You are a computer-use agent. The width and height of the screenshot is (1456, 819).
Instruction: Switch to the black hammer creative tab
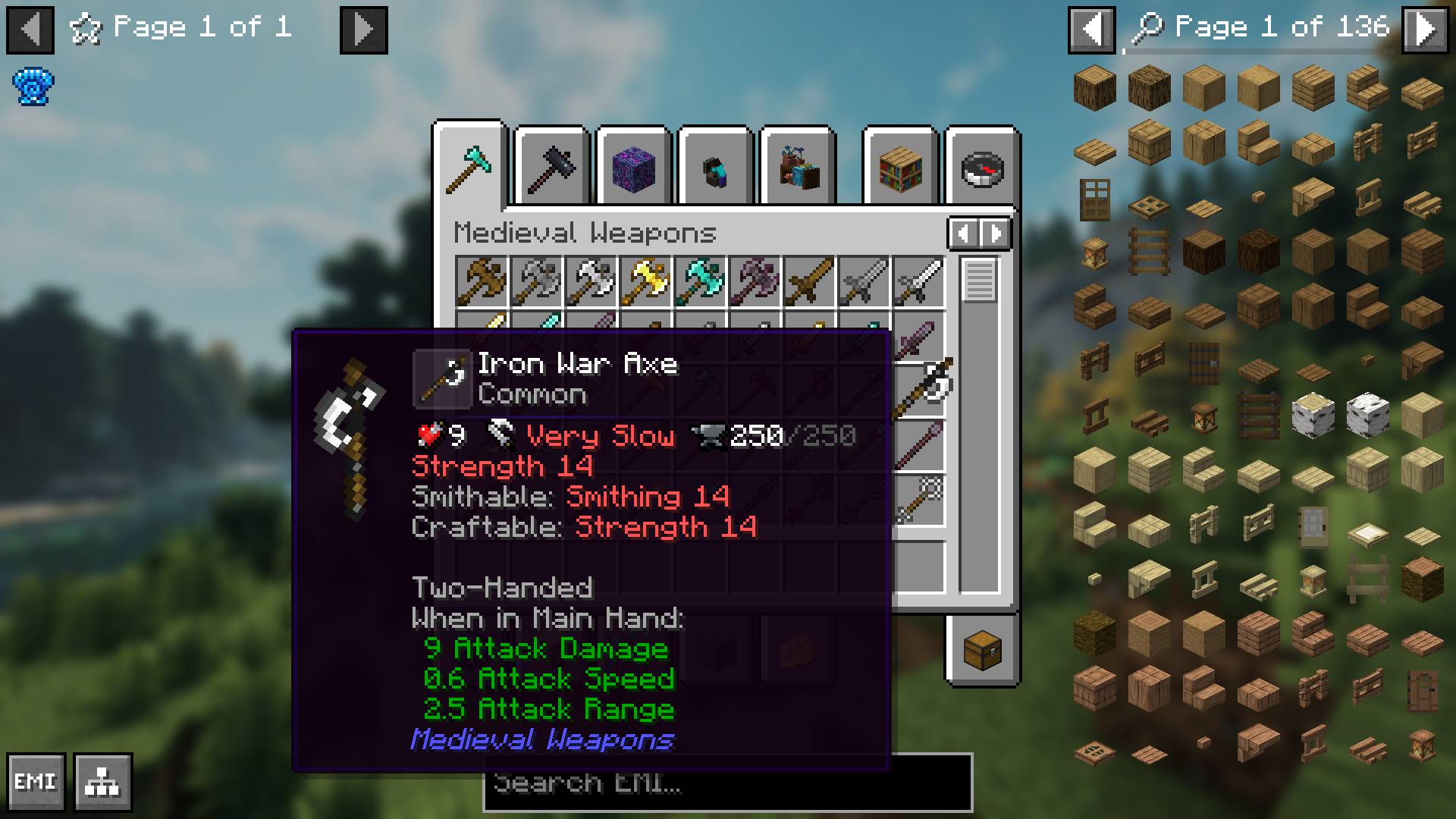[553, 168]
